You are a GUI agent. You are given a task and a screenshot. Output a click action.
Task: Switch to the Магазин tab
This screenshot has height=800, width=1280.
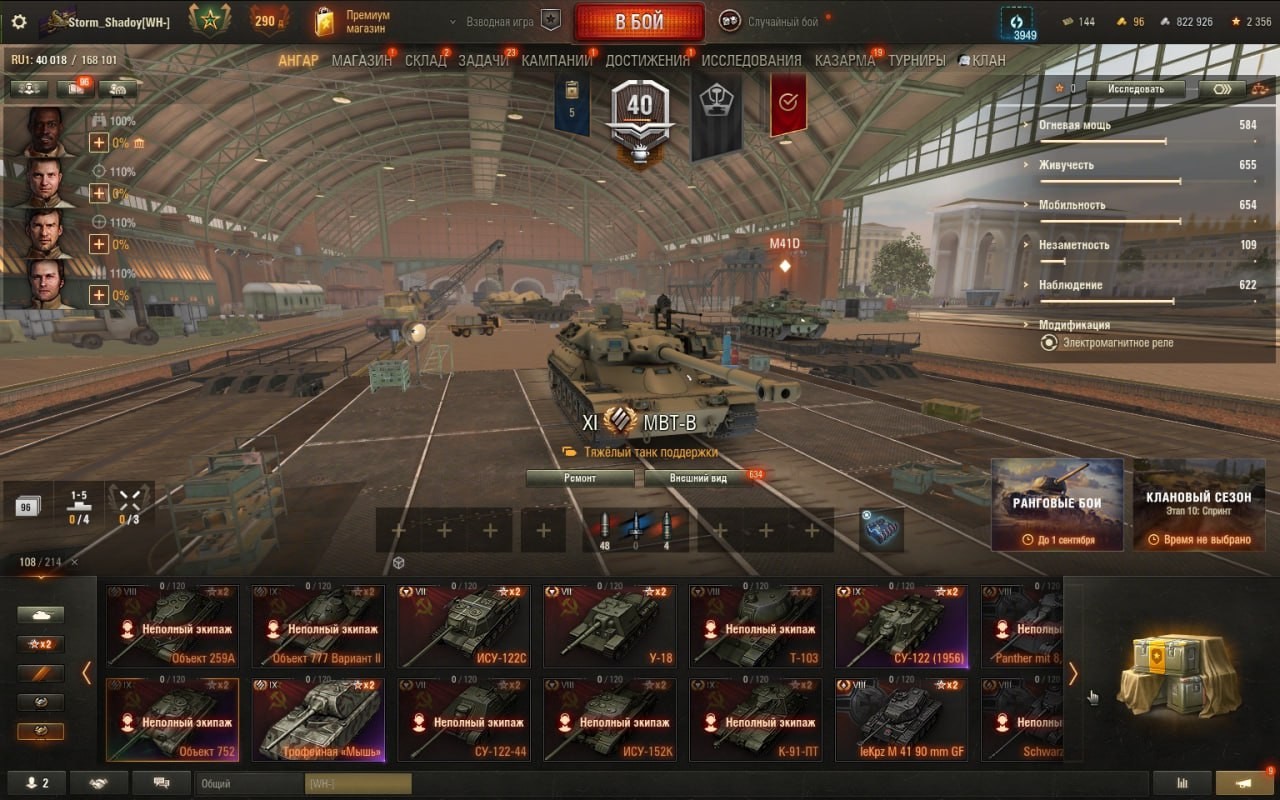pos(361,60)
